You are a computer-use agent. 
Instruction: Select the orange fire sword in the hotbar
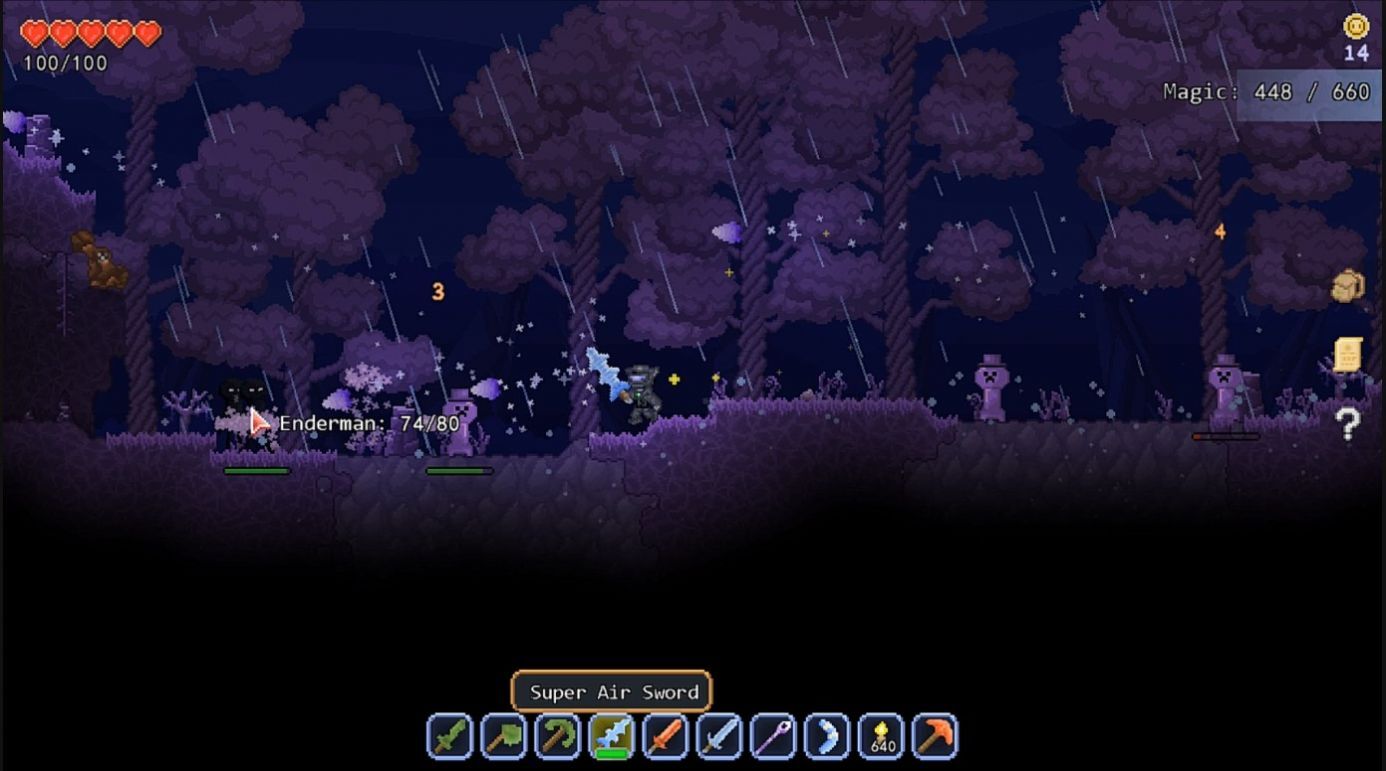click(666, 735)
